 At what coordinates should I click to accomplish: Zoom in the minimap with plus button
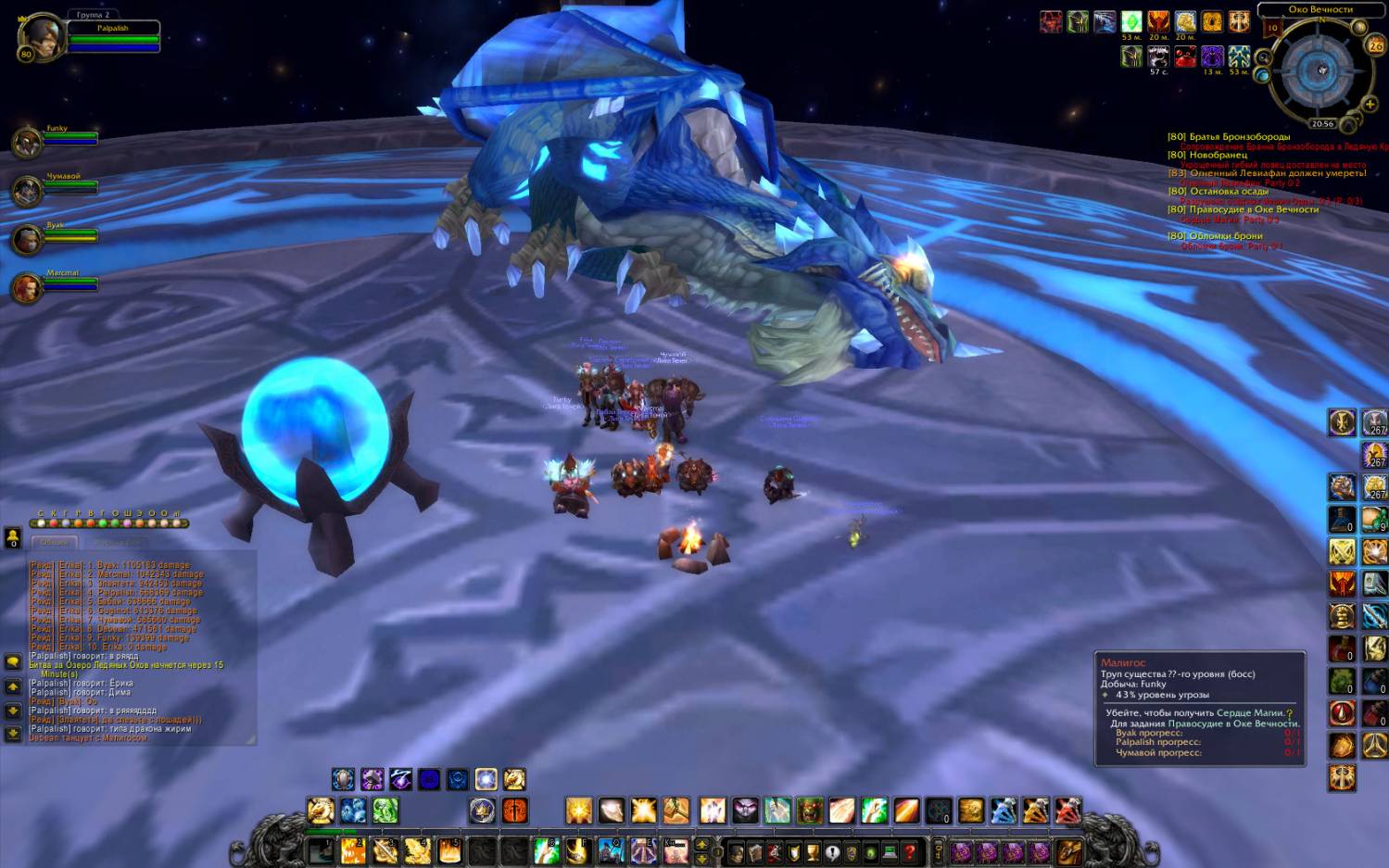tap(1369, 105)
